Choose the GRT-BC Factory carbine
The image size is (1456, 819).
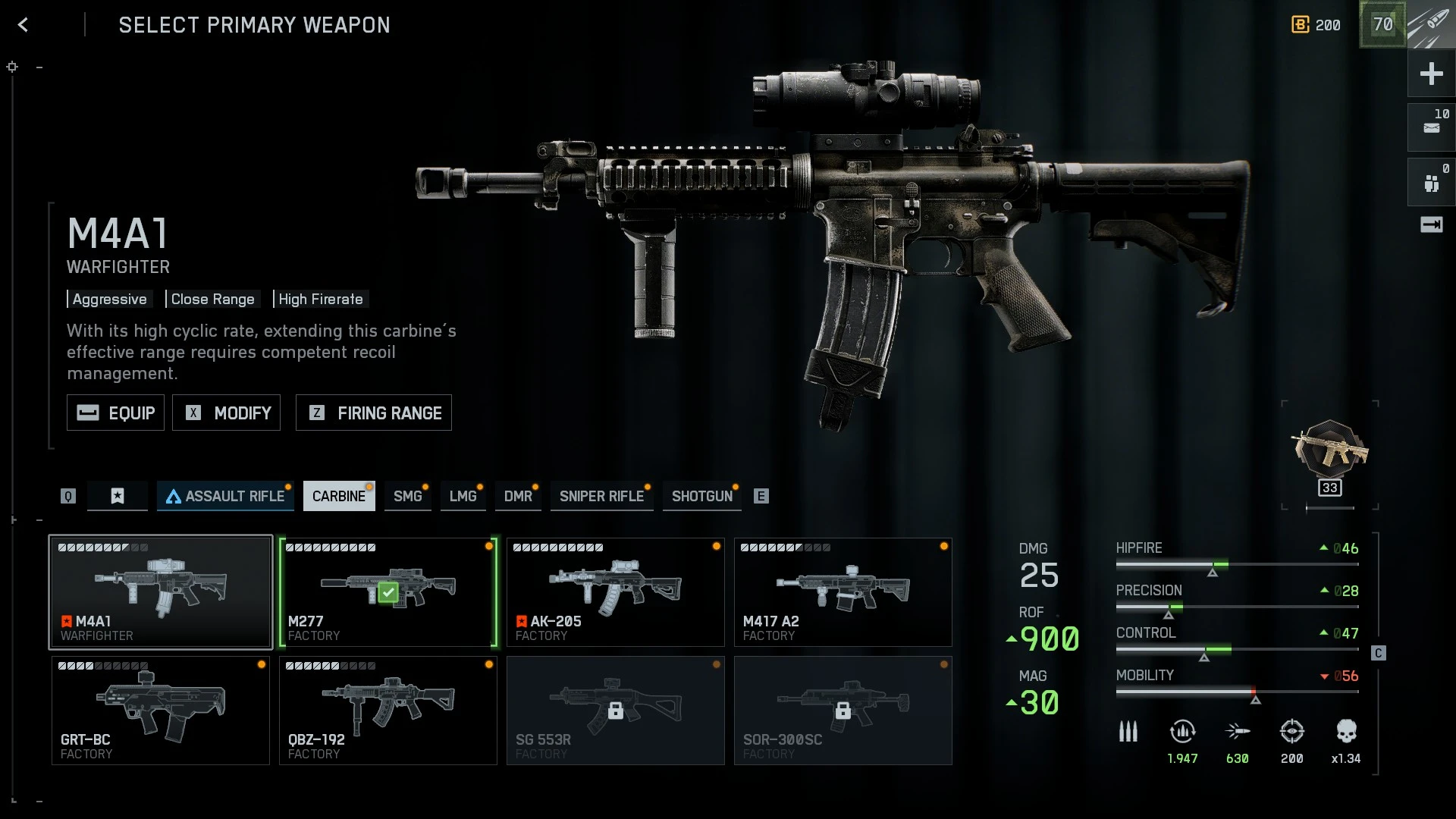[x=161, y=711]
